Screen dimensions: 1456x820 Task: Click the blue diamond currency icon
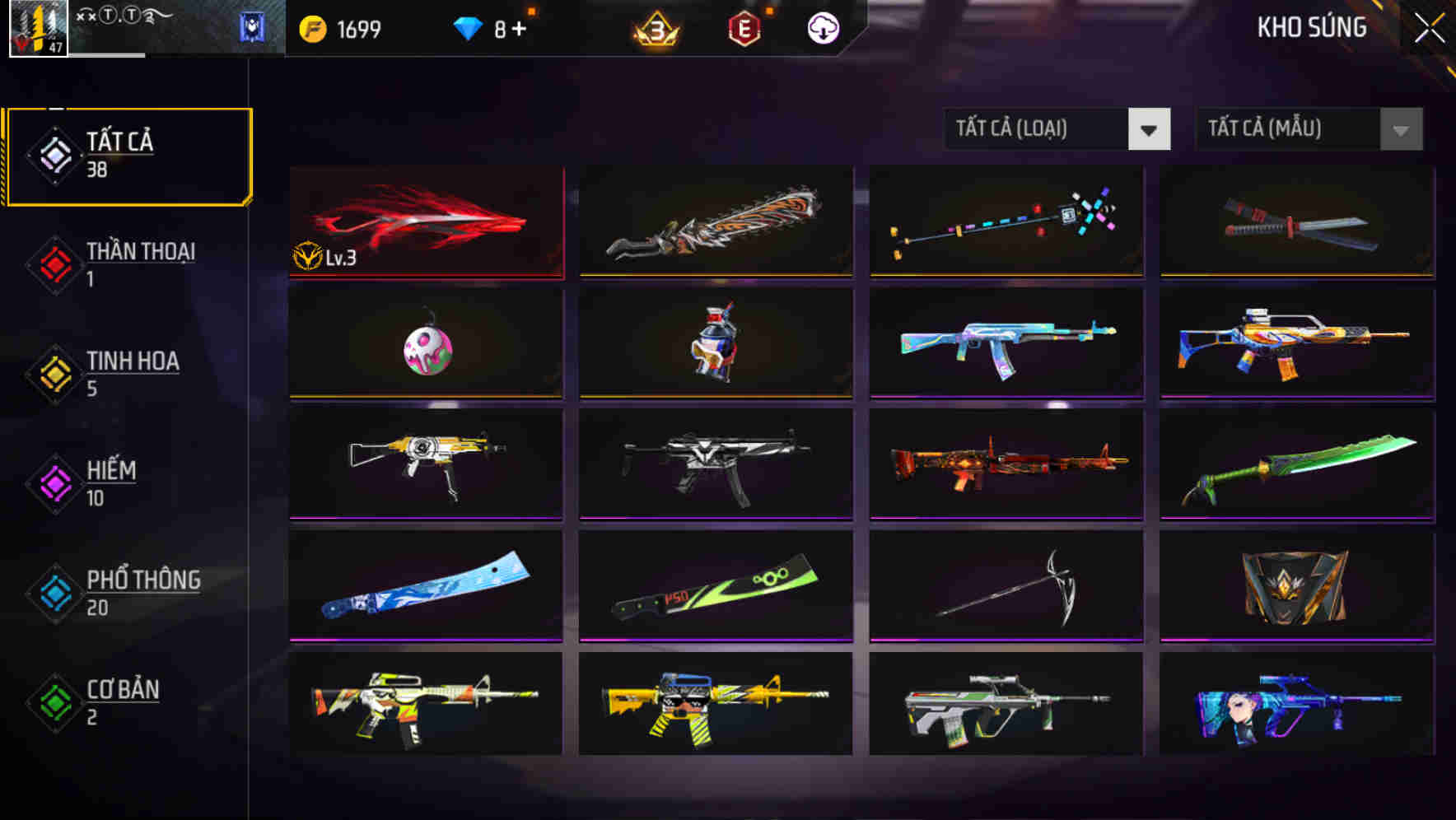[x=468, y=26]
